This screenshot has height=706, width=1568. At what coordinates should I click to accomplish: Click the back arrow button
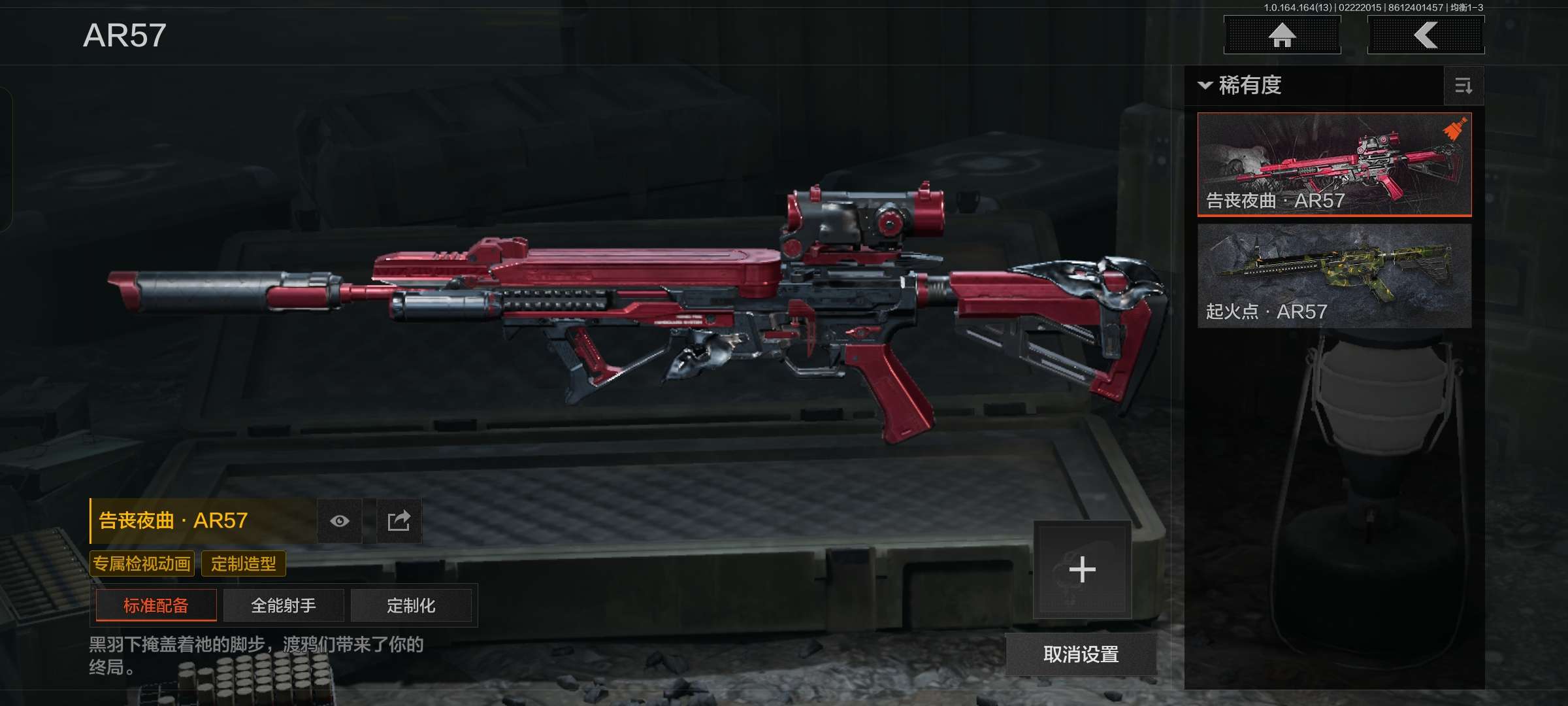point(1426,35)
